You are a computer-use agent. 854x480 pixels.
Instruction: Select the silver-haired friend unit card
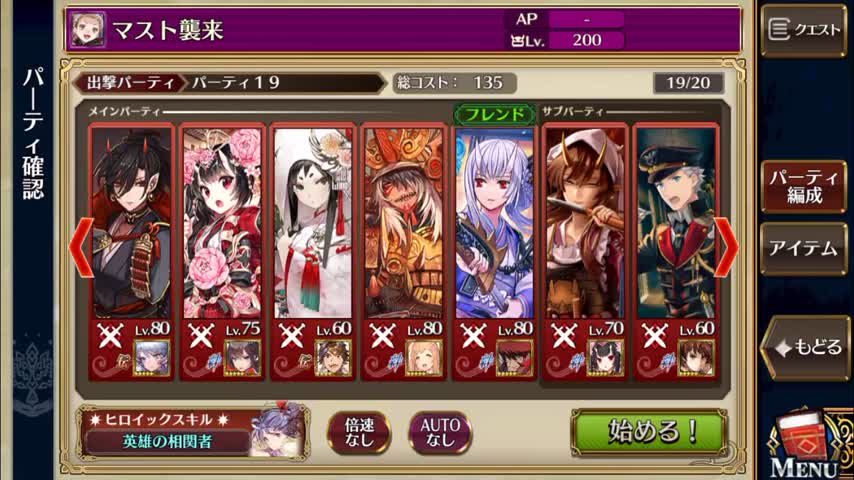click(x=495, y=223)
